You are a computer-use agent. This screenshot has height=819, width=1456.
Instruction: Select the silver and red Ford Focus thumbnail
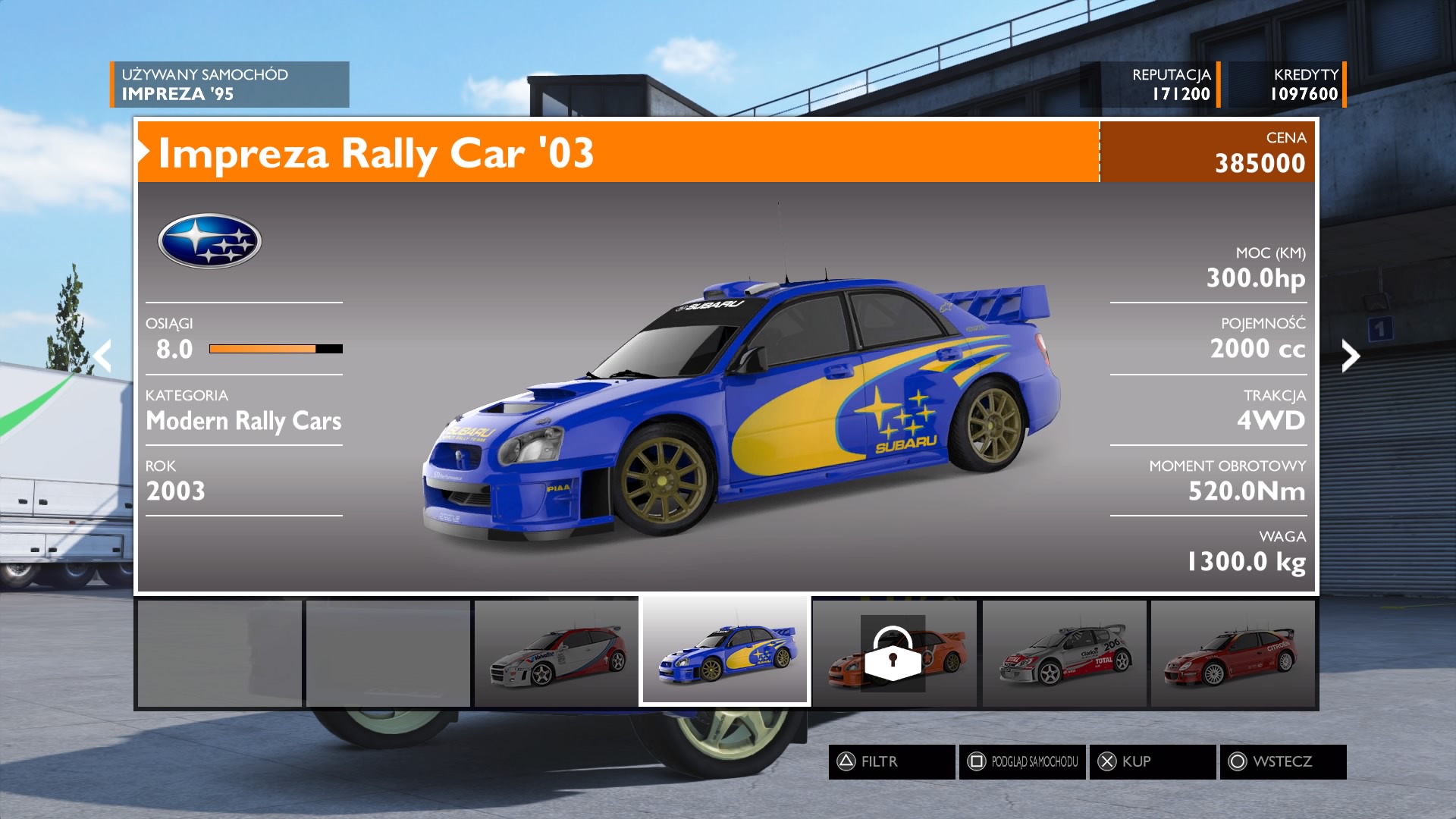pyautogui.click(x=556, y=654)
